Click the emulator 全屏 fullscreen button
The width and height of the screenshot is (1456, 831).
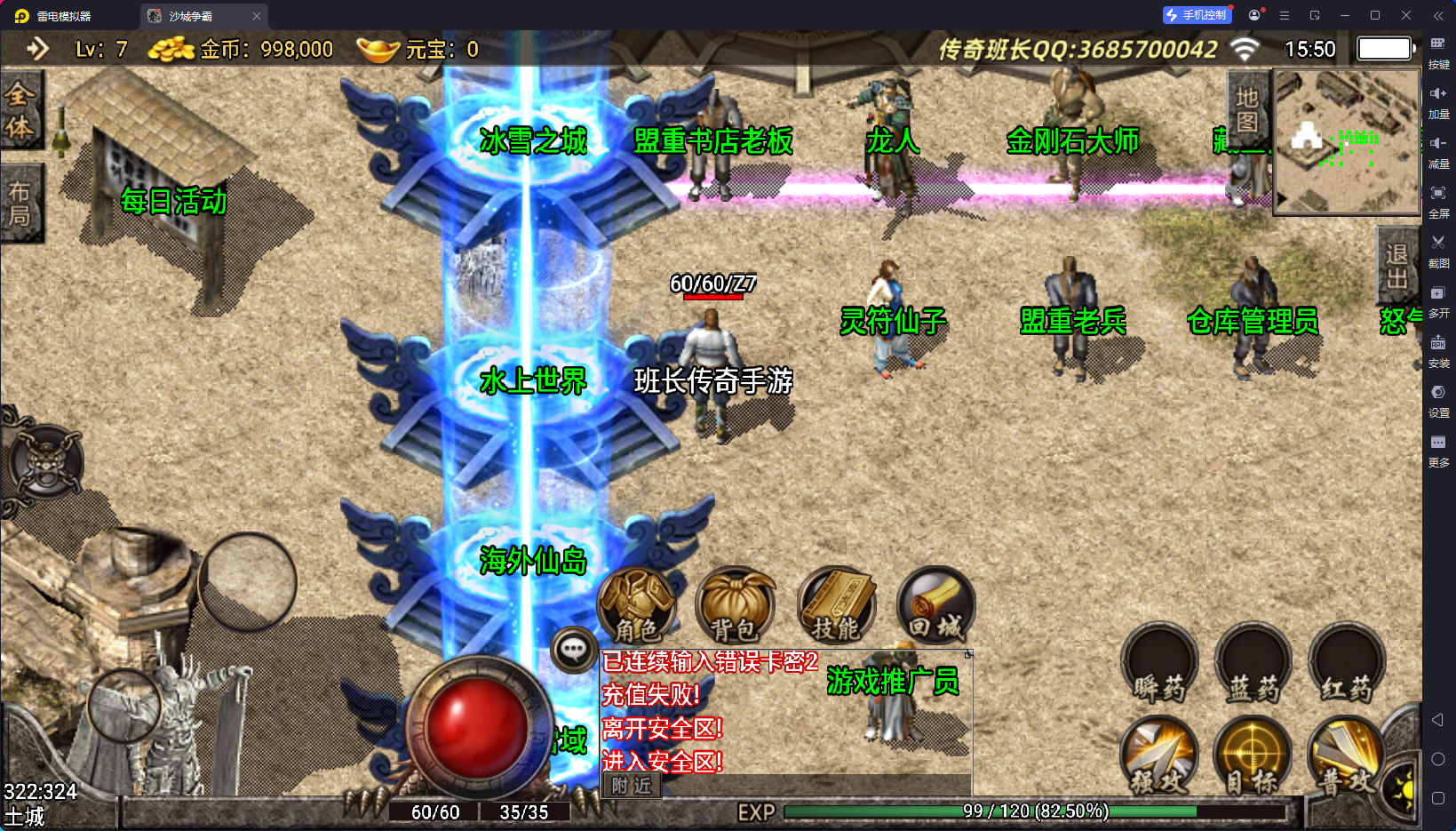[x=1438, y=200]
